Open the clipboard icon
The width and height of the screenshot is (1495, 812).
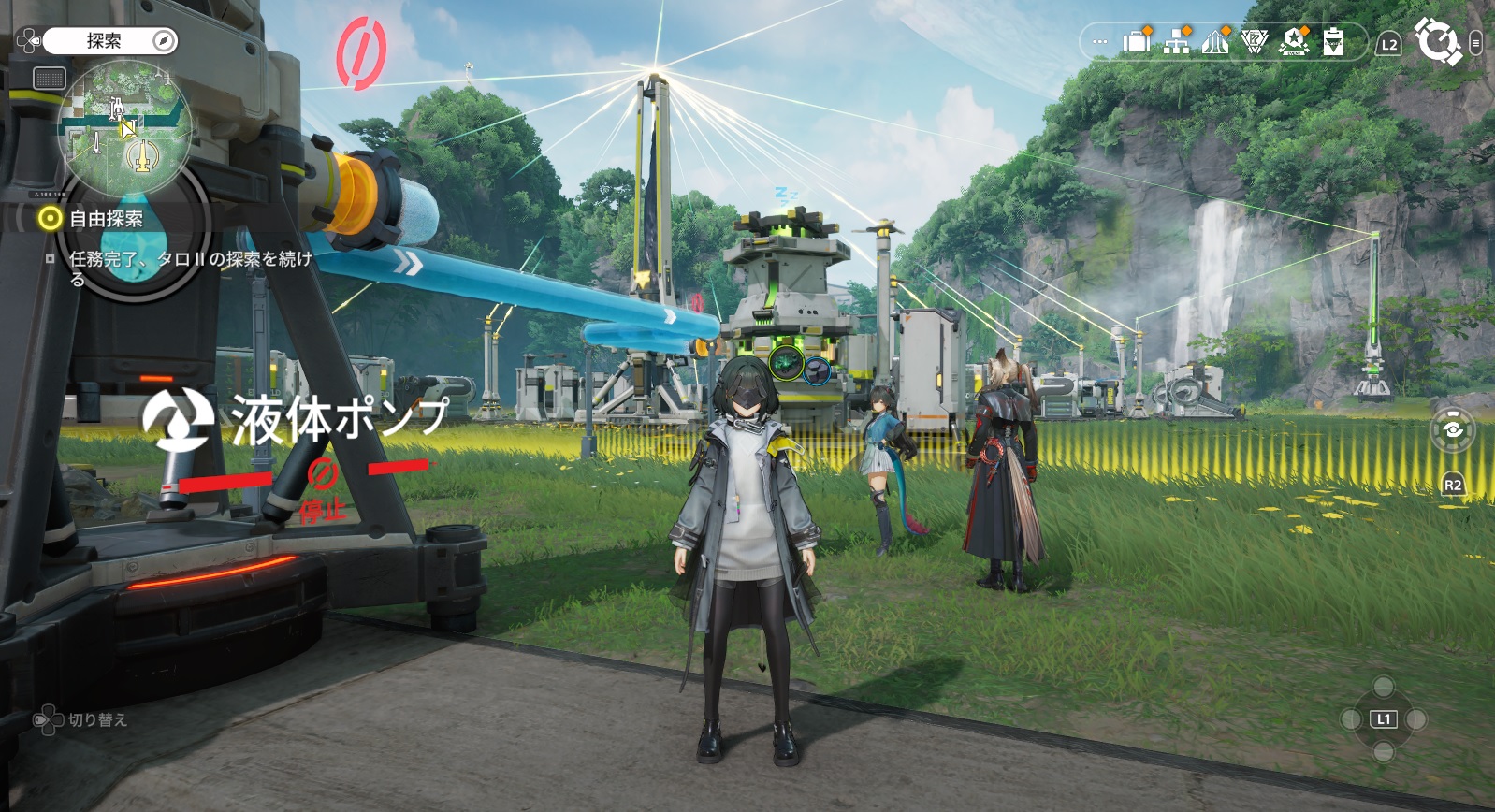coord(1333,42)
